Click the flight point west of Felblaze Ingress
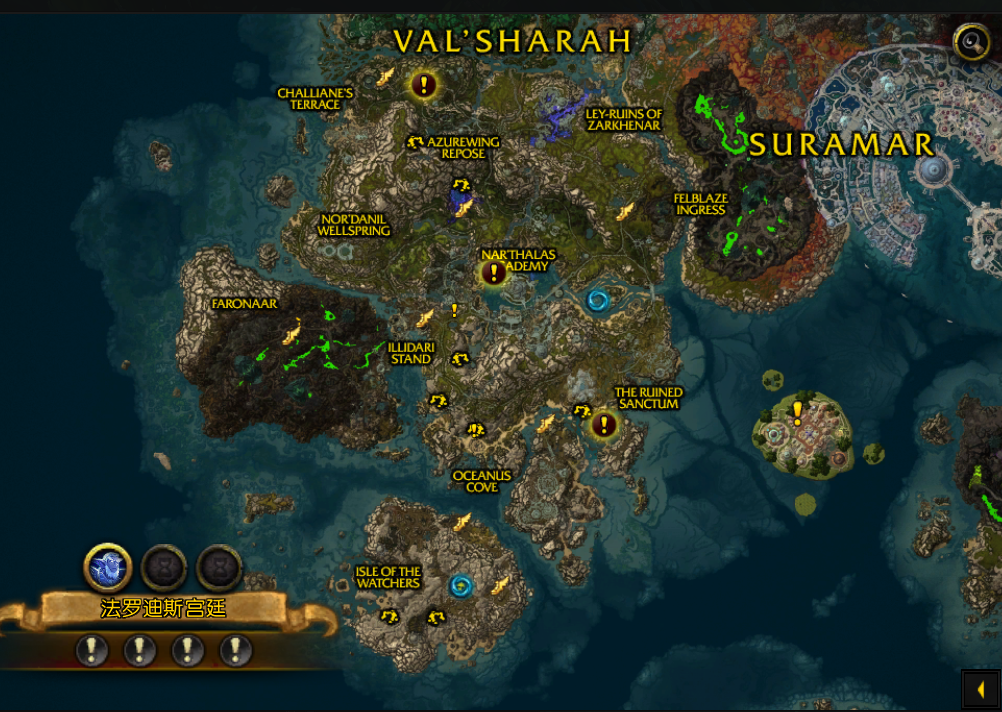 pyautogui.click(x=625, y=211)
